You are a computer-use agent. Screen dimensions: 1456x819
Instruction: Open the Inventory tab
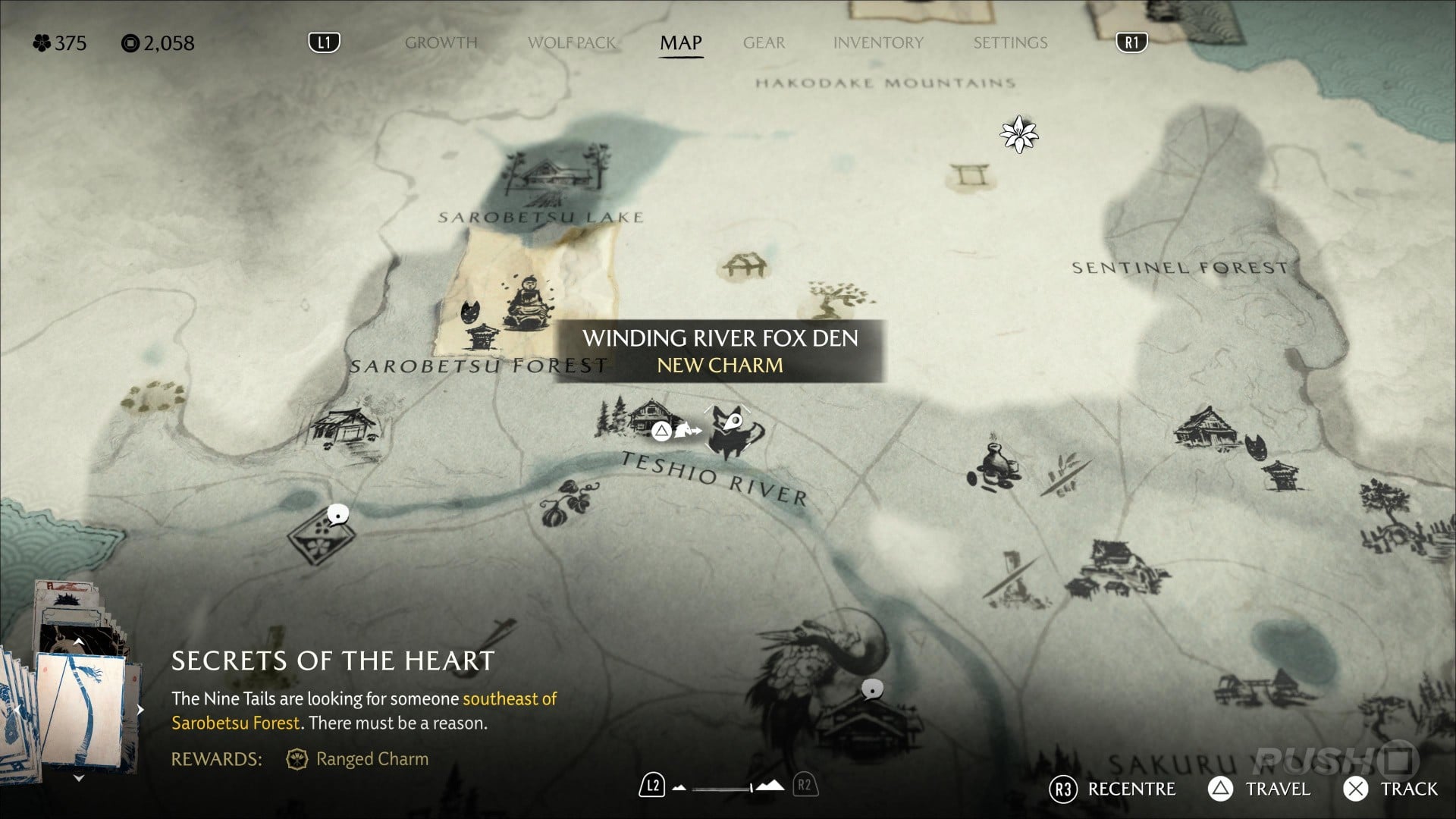878,42
